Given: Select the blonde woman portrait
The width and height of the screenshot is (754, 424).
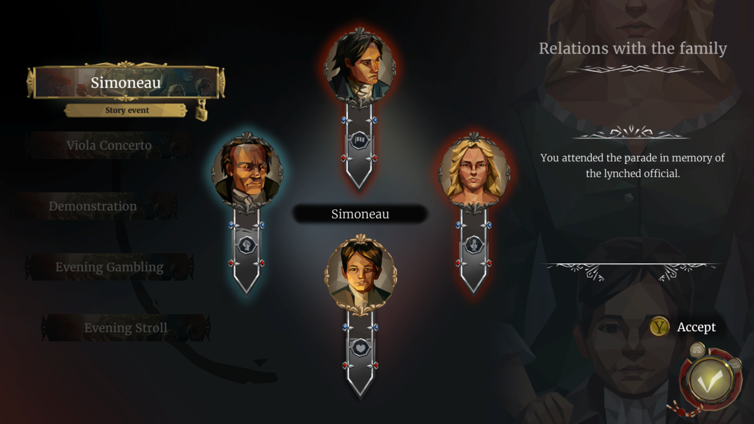Looking at the screenshot, I should (x=474, y=172).
